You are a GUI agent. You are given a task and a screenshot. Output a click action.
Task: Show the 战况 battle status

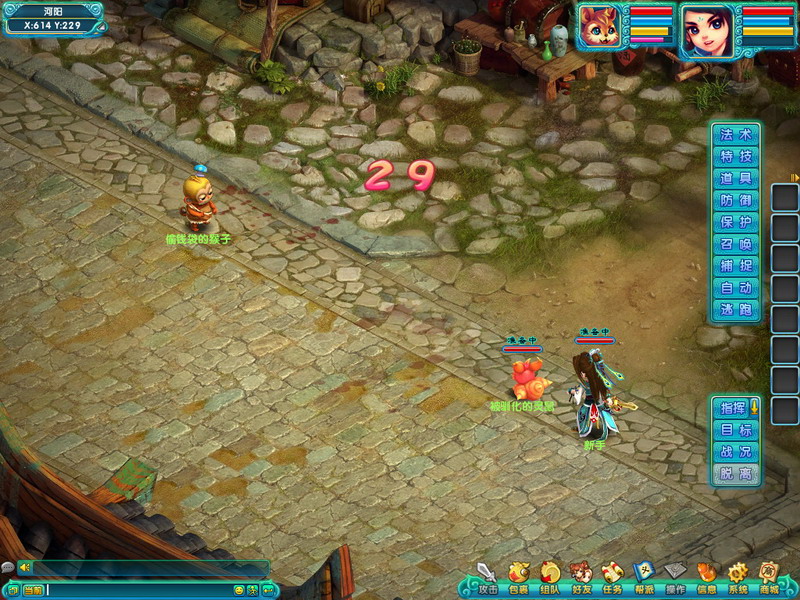click(736, 452)
